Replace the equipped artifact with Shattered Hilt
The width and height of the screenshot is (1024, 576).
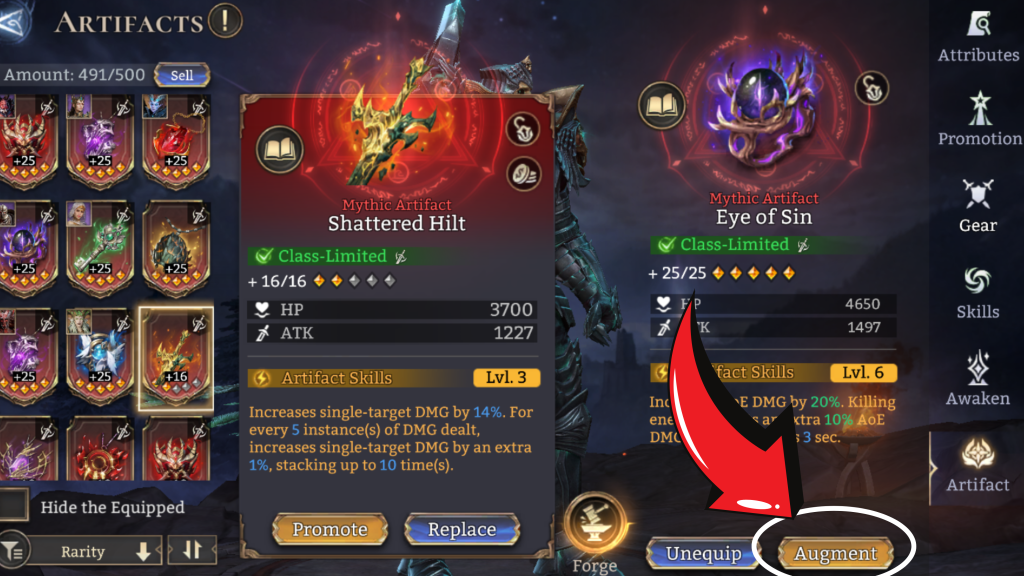pyautogui.click(x=462, y=529)
